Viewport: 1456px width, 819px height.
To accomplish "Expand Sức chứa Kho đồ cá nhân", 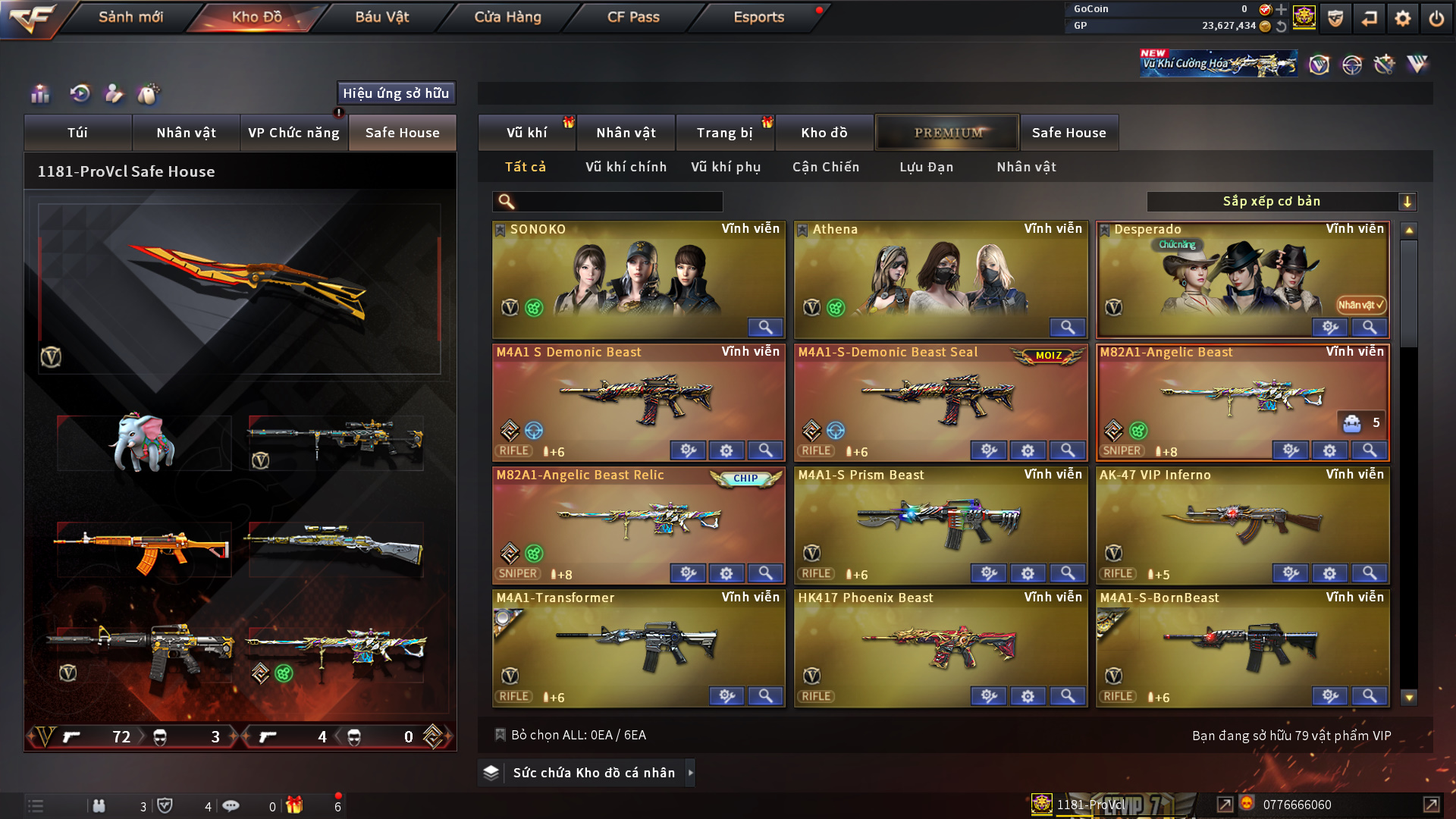I will 594,773.
